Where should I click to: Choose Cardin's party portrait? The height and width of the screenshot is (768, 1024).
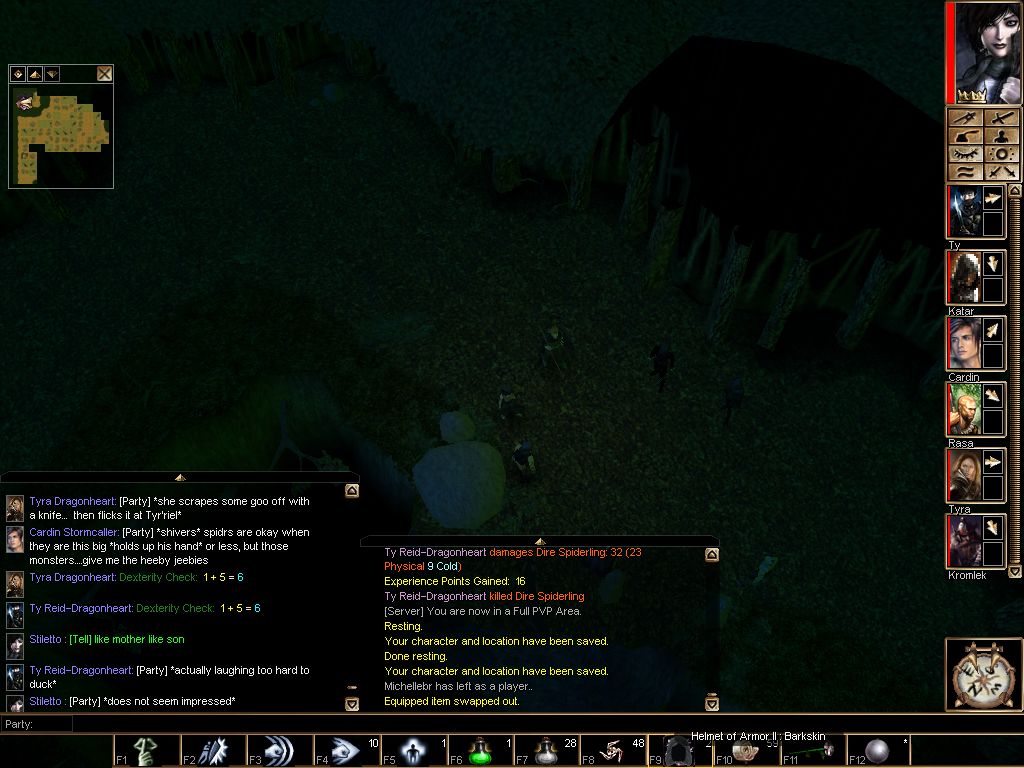pyautogui.click(x=963, y=343)
